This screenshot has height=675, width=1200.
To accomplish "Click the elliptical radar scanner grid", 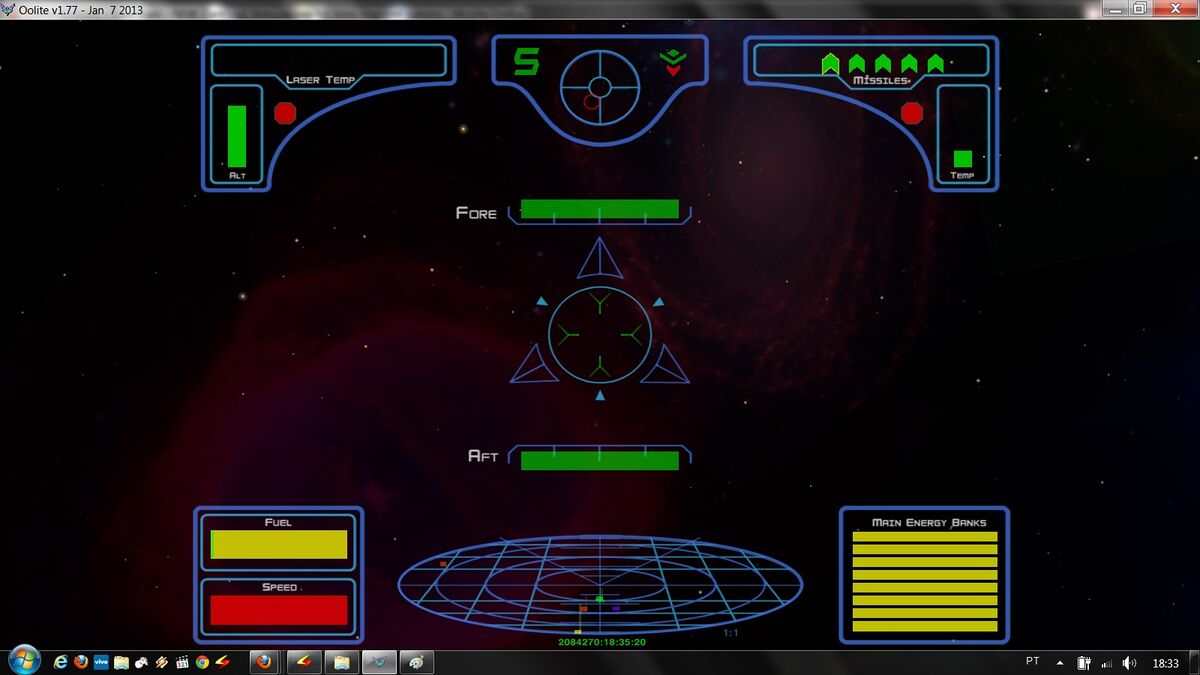I will click(x=600, y=584).
